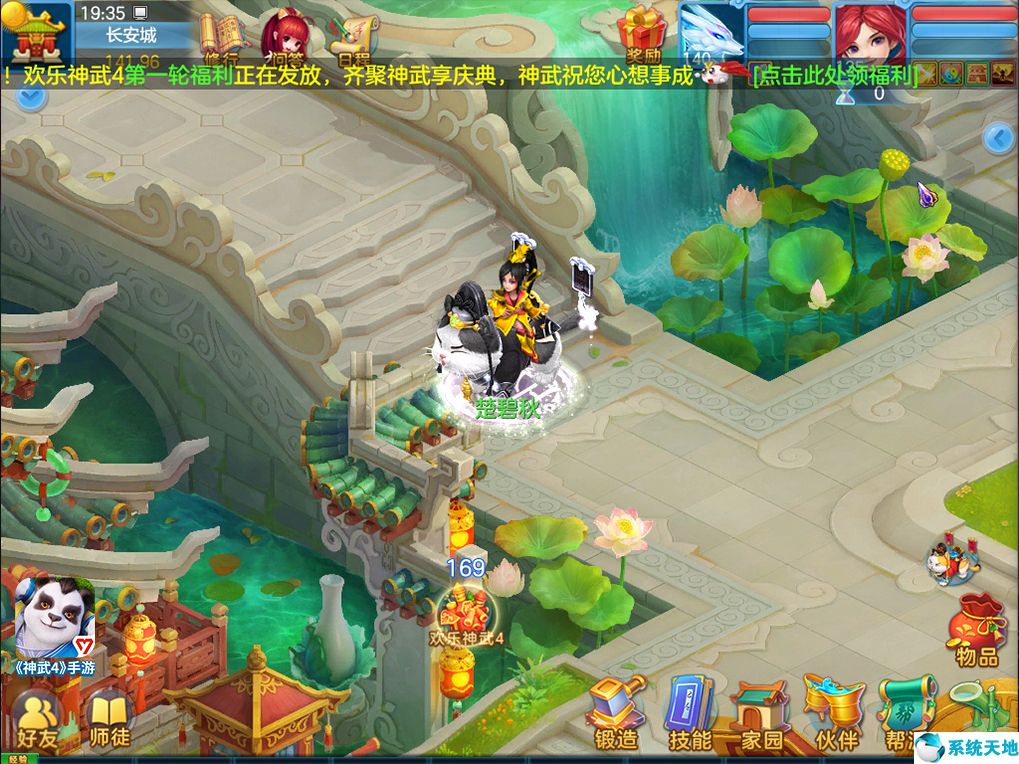Open the 帮派 guild scroll icon
Screen dimensions: 1019x764
(906, 712)
